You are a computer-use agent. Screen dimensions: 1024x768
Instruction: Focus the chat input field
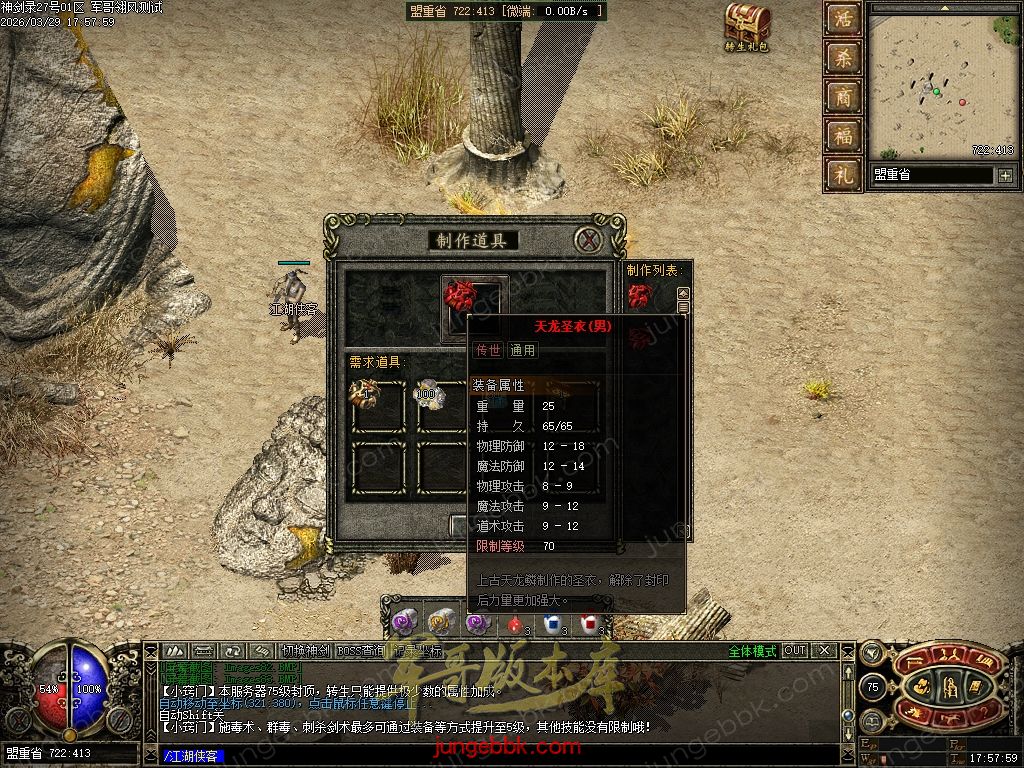(x=500, y=756)
